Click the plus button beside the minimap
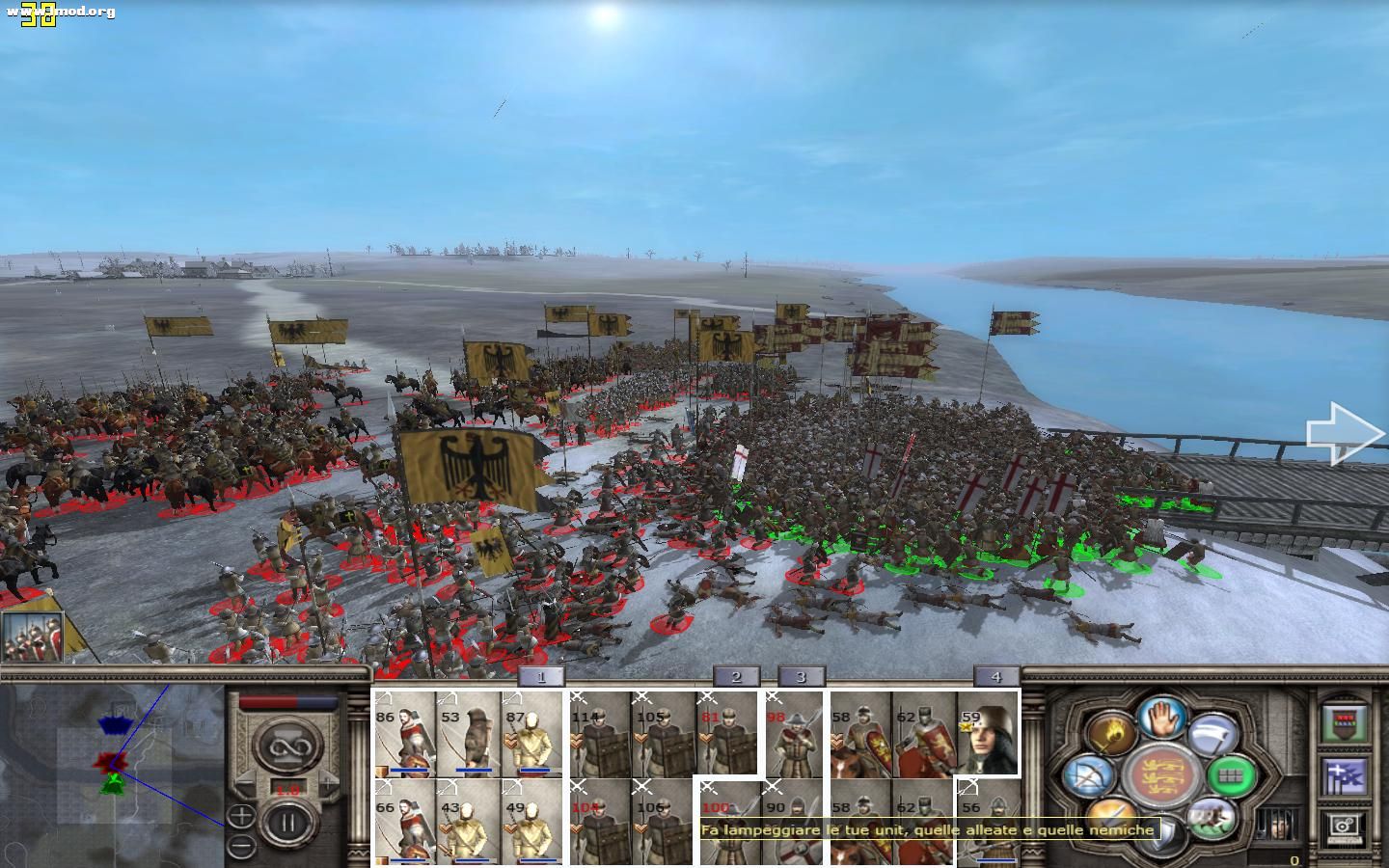Image resolution: width=1389 pixels, height=868 pixels. [240, 816]
